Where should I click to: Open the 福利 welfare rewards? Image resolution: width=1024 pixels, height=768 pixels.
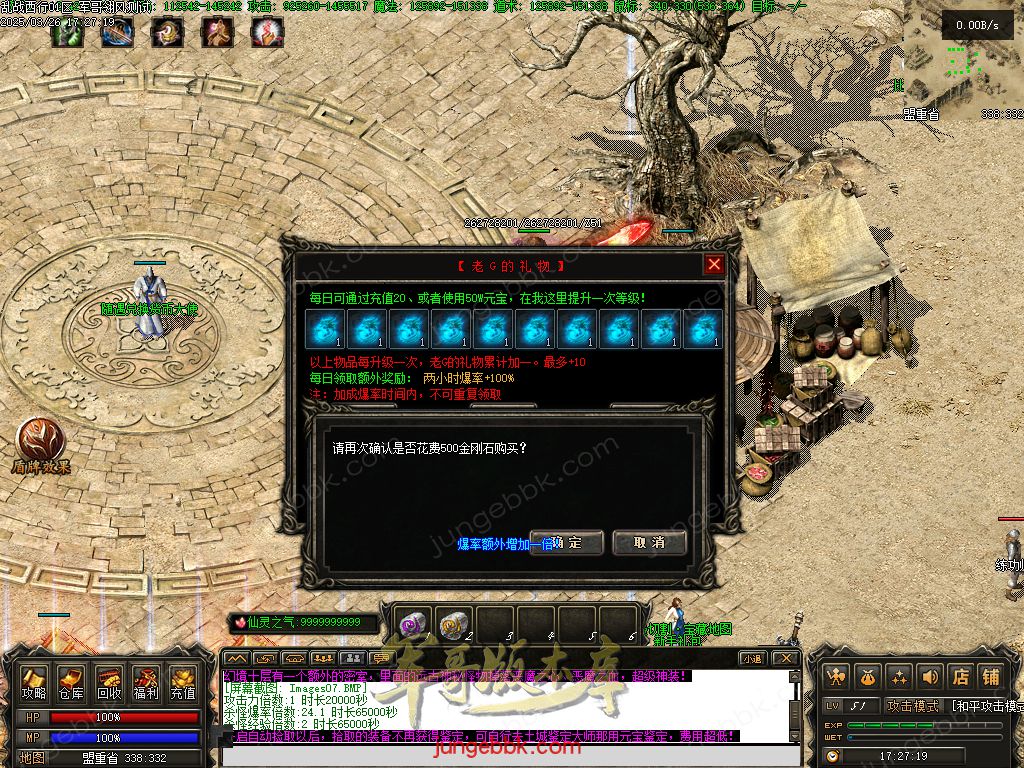coord(145,682)
